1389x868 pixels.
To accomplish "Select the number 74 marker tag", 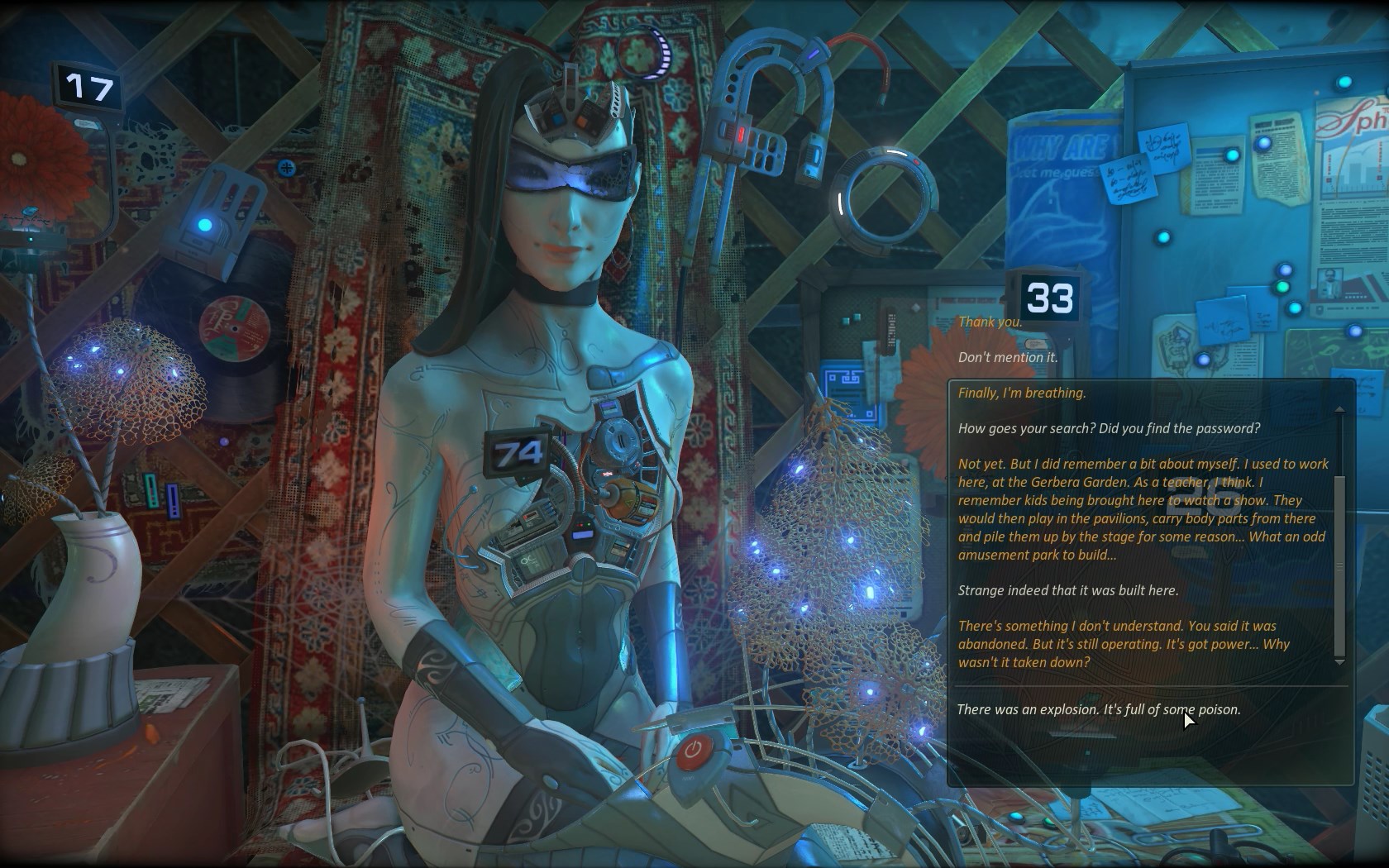I will (518, 452).
